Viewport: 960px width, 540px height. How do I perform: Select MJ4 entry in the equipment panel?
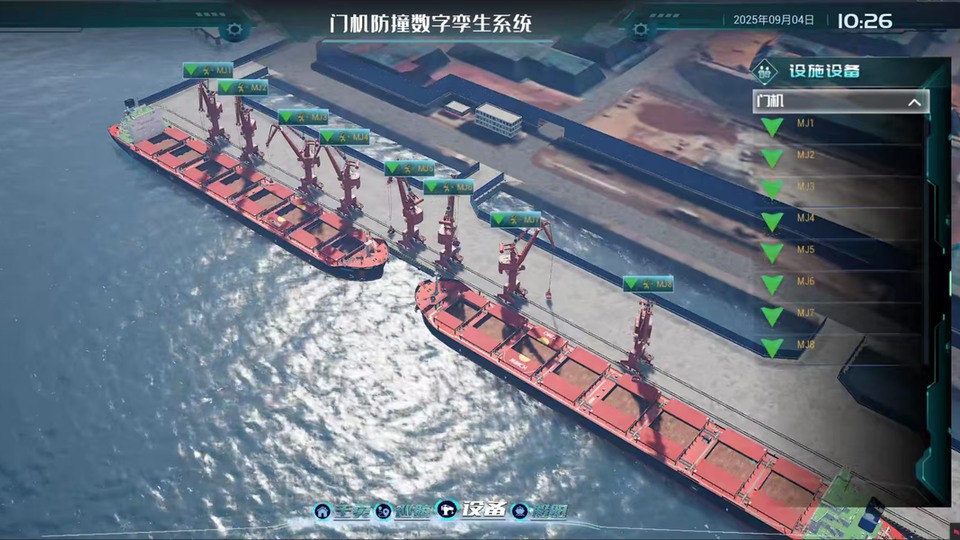[805, 219]
